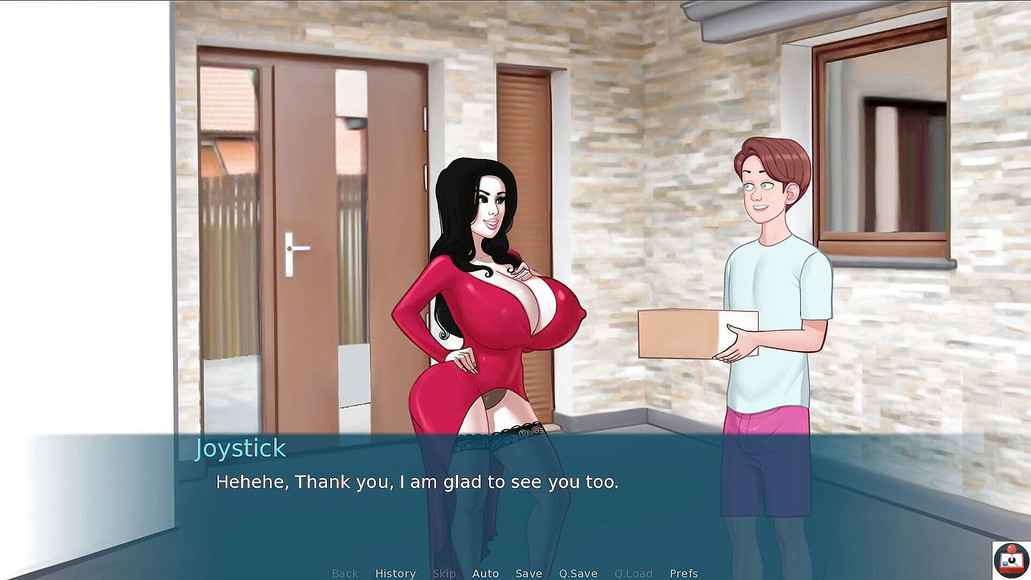
Task: Click the Back quick-menu button
Action: coord(345,573)
